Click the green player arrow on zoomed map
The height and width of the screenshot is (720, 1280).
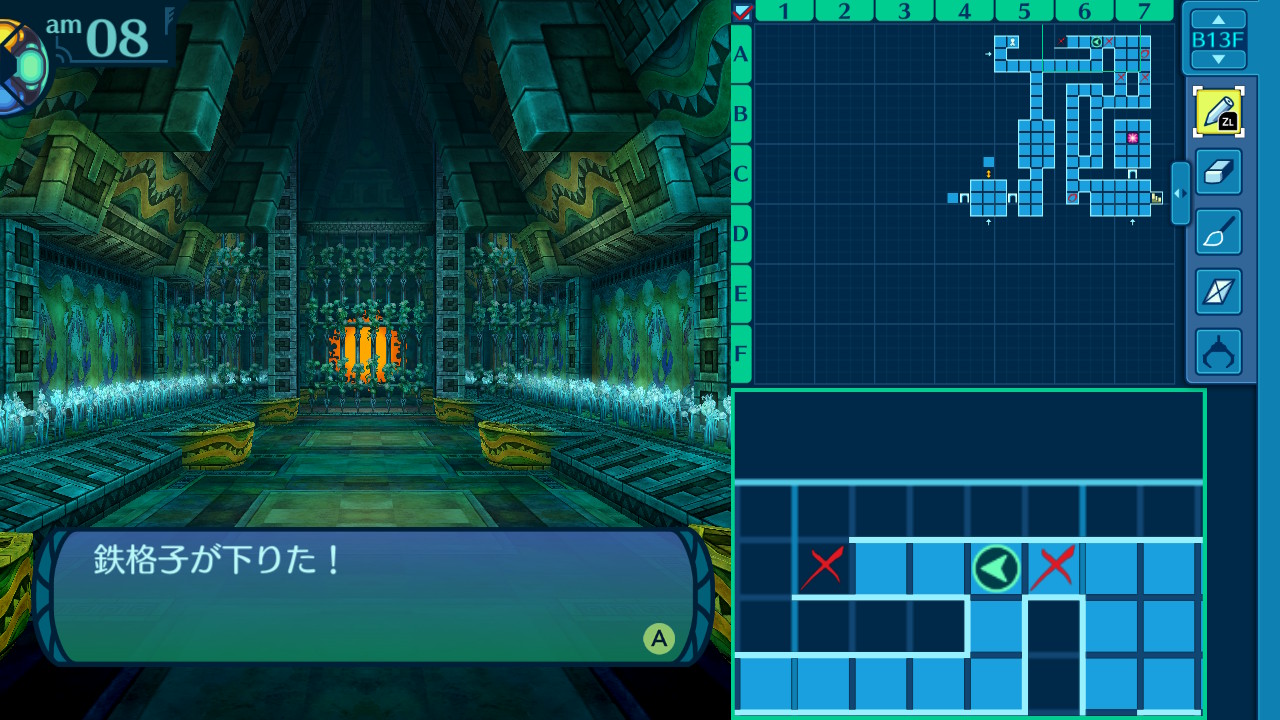coord(996,568)
